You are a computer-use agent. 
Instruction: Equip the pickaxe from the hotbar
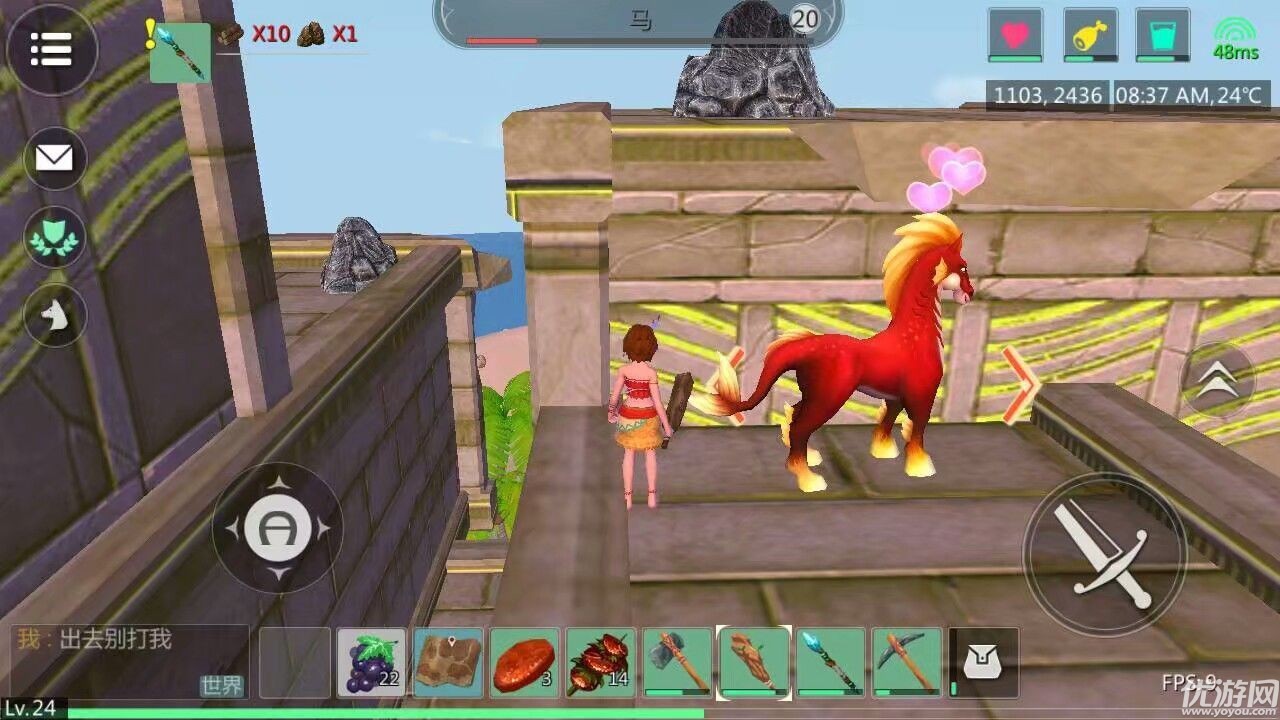tap(907, 662)
